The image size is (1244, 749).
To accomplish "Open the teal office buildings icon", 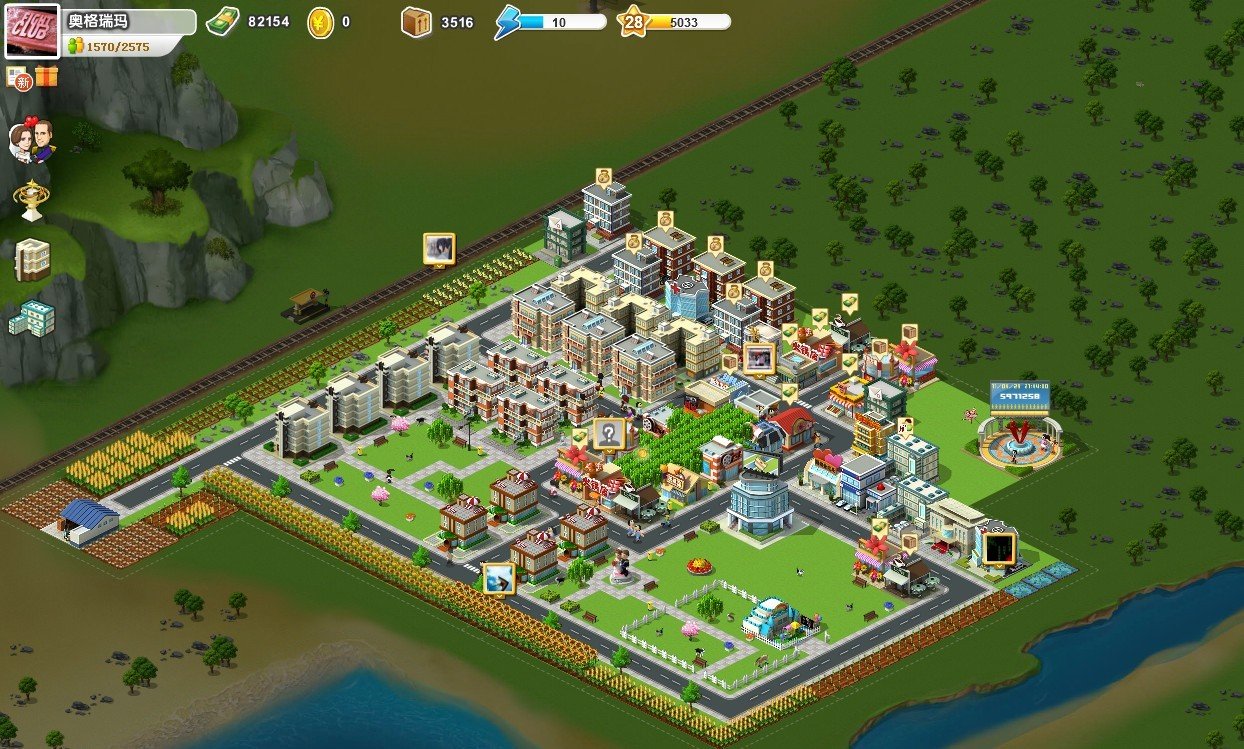I will 32,318.
